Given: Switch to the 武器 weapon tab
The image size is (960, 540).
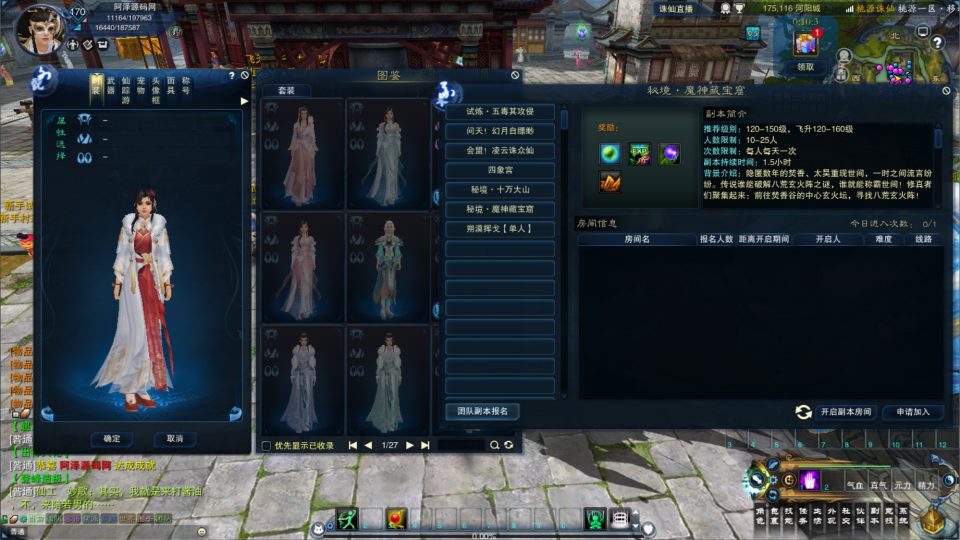Looking at the screenshot, I should coord(111,86).
